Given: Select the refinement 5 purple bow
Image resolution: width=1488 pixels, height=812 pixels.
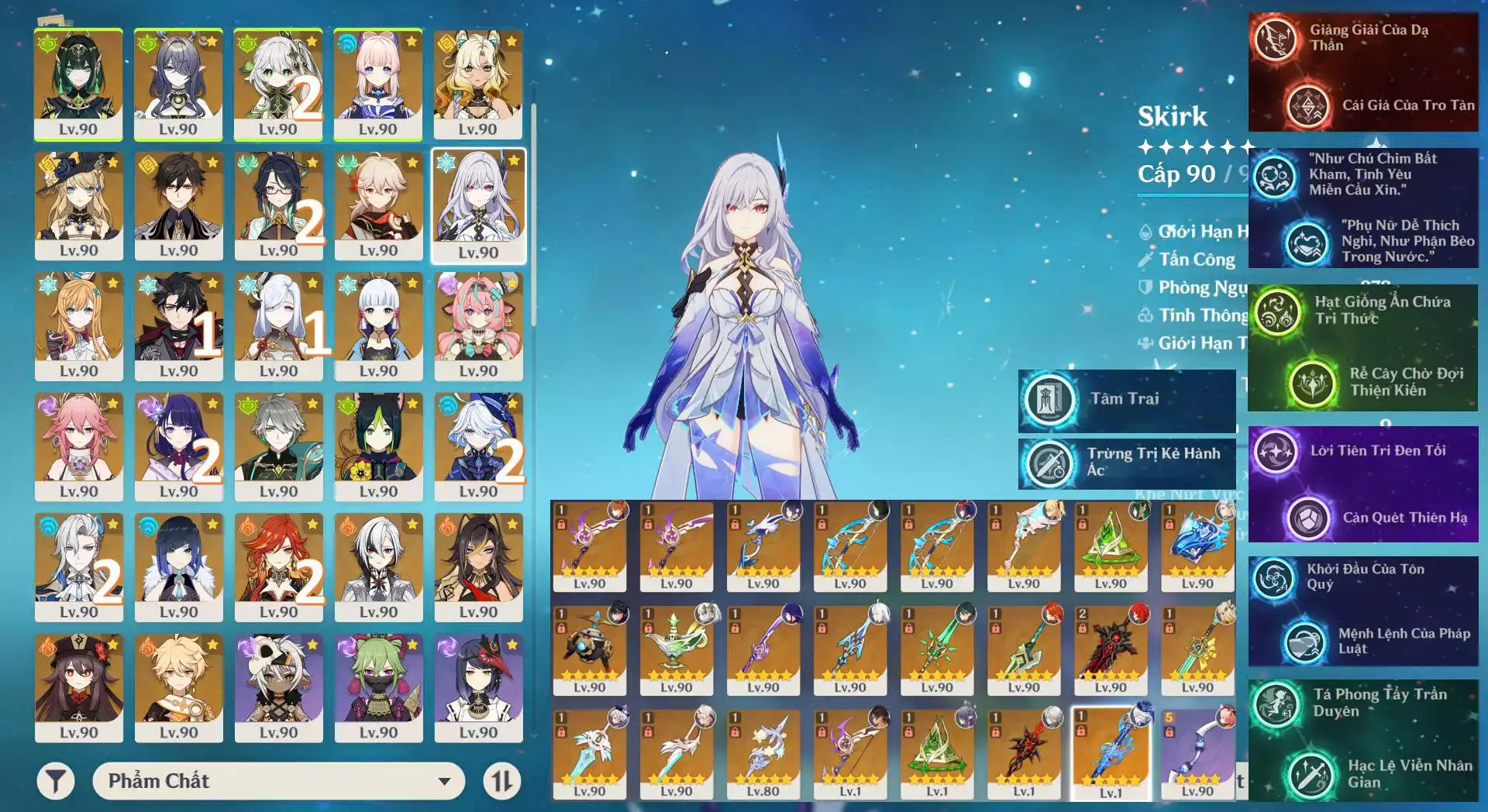Looking at the screenshot, I should click(1197, 753).
